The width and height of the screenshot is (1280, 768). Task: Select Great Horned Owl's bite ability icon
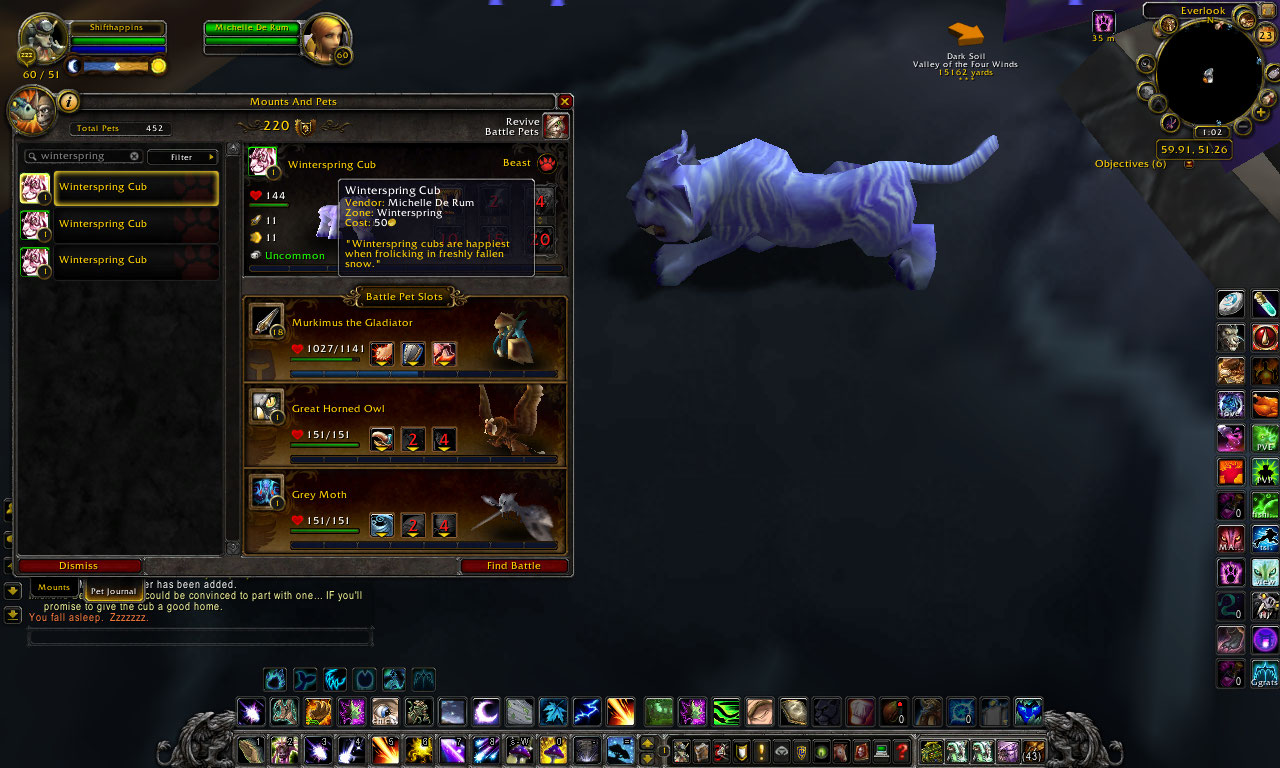click(382, 438)
